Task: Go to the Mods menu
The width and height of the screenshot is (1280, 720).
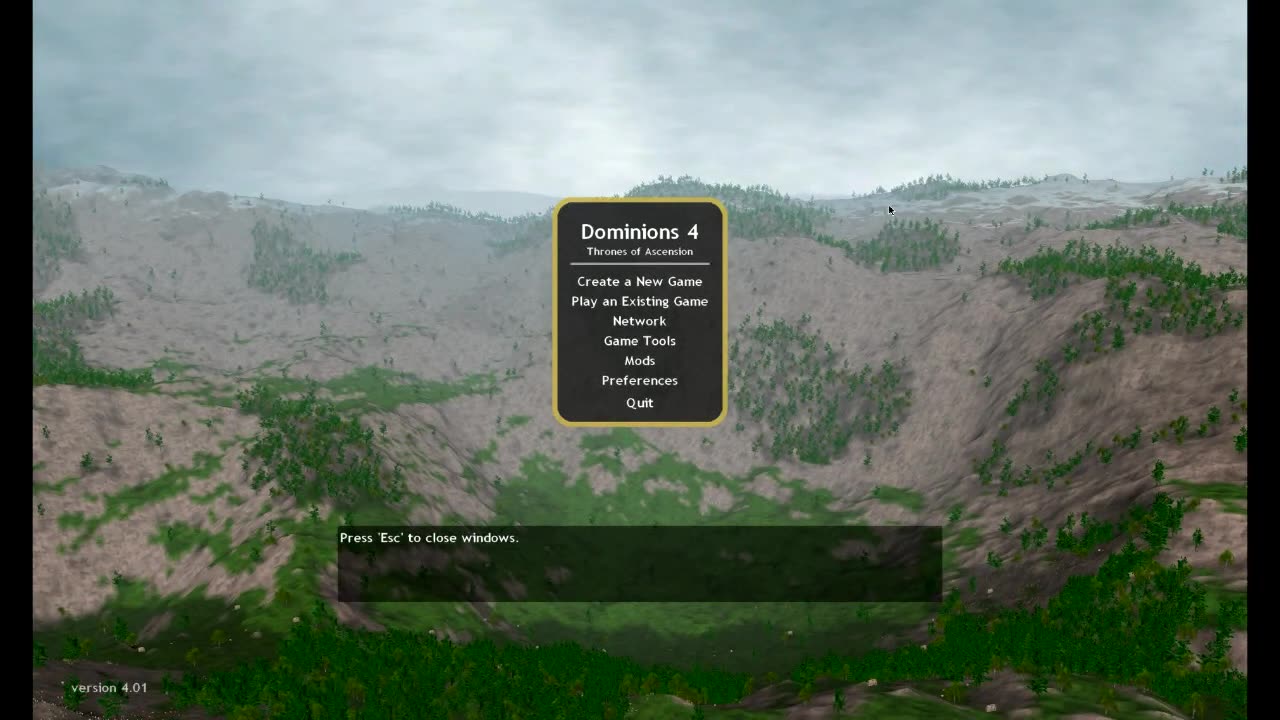Action: [x=639, y=361]
